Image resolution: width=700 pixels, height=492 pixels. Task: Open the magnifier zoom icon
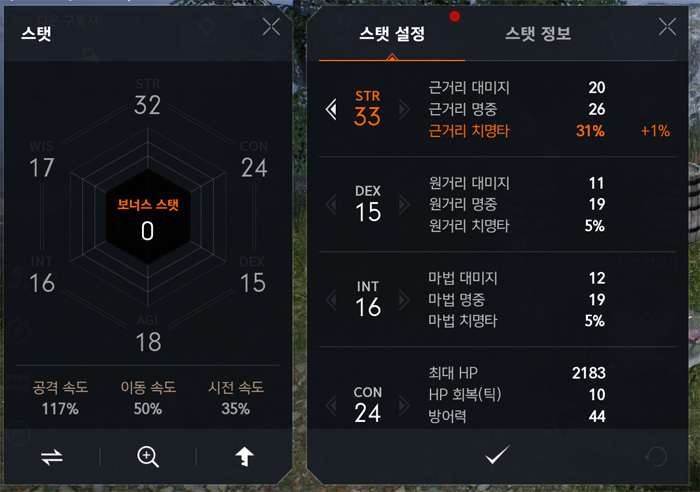(148, 457)
